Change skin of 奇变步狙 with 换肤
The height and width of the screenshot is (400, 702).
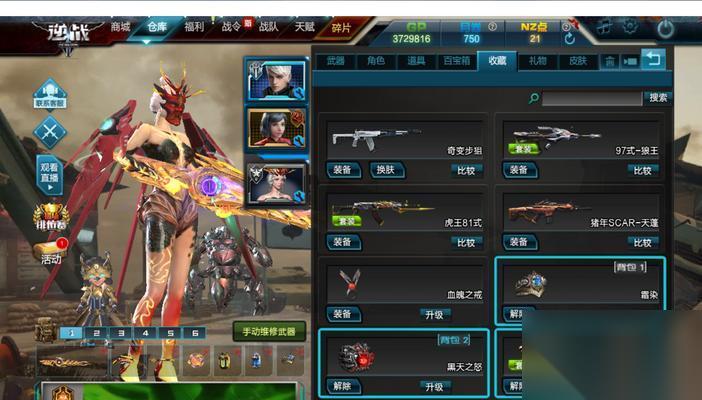click(384, 170)
